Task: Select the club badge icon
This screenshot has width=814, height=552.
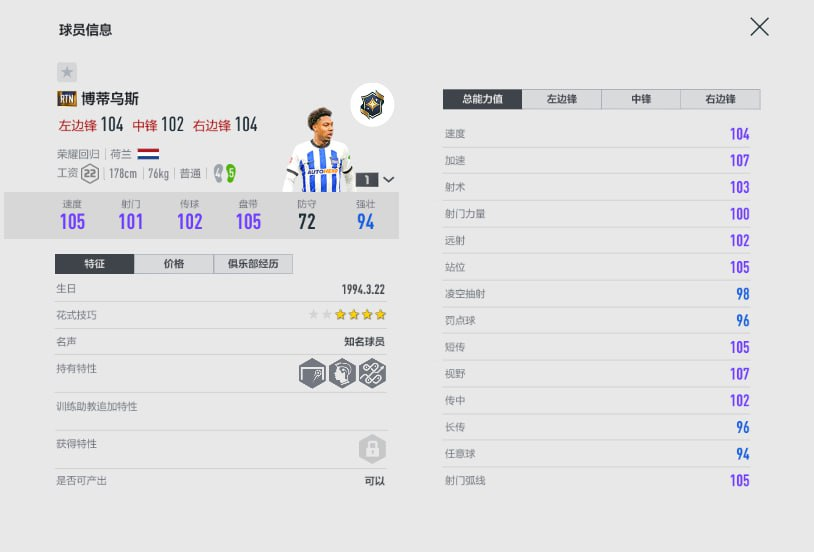Action: click(x=372, y=104)
